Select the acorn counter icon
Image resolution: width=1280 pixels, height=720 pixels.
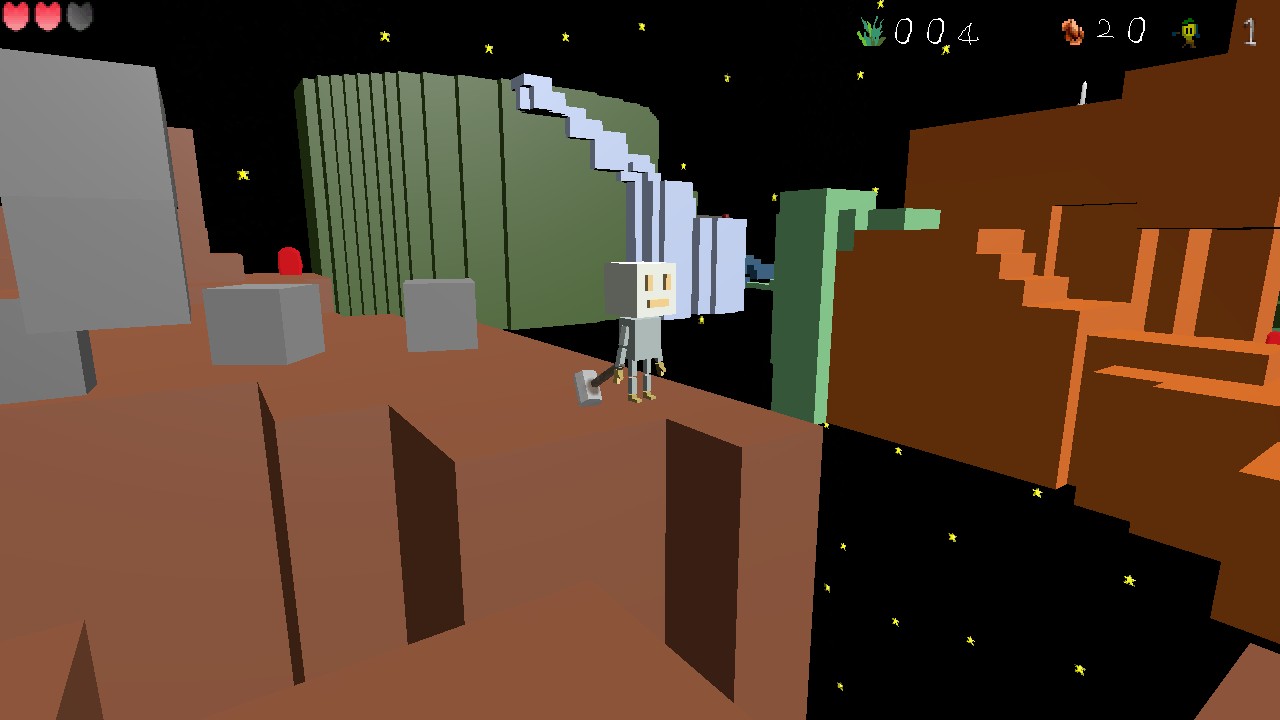[1072, 30]
